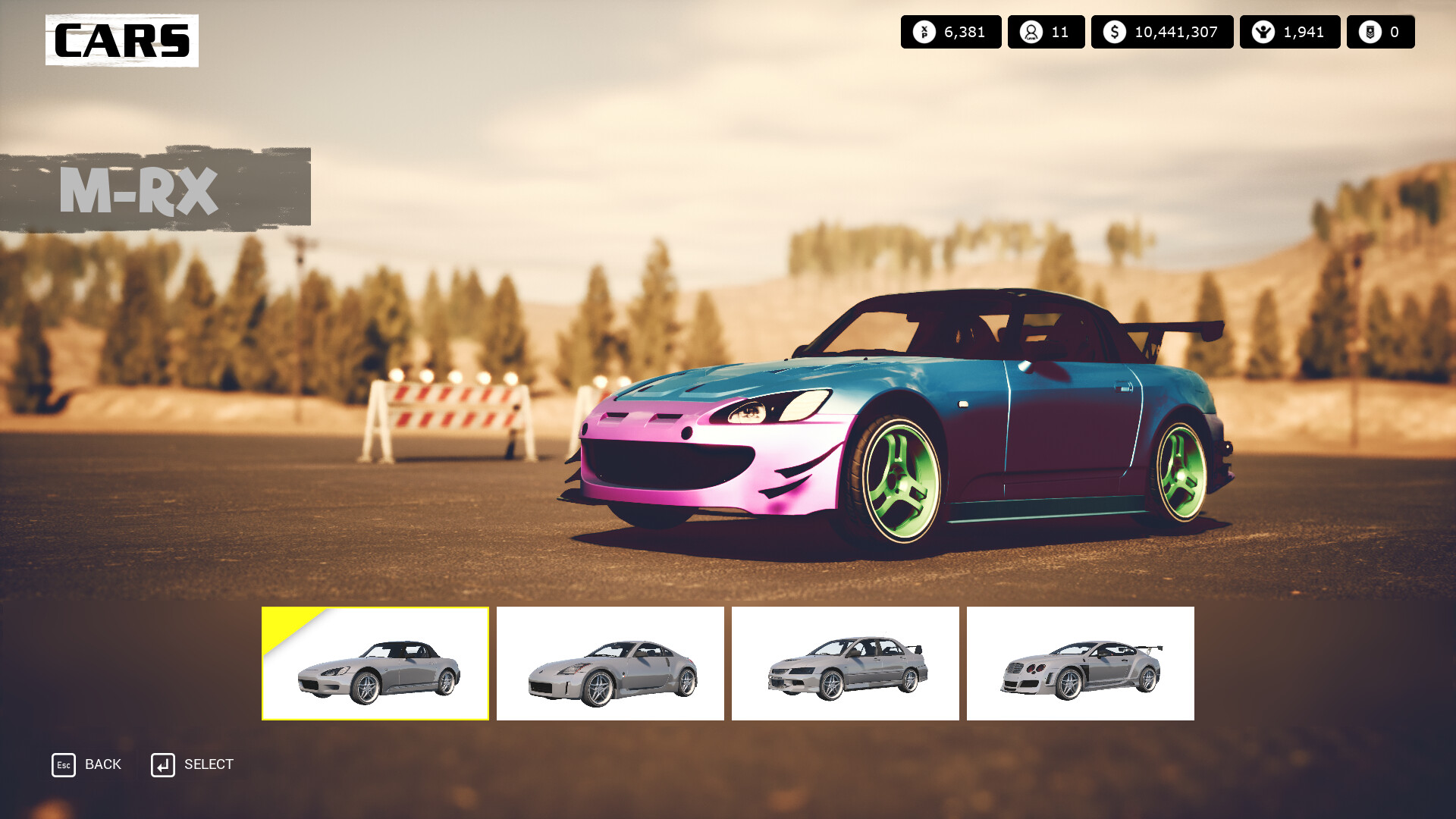Click the XP counter icon
Image resolution: width=1456 pixels, height=819 pixels.
click(x=925, y=32)
